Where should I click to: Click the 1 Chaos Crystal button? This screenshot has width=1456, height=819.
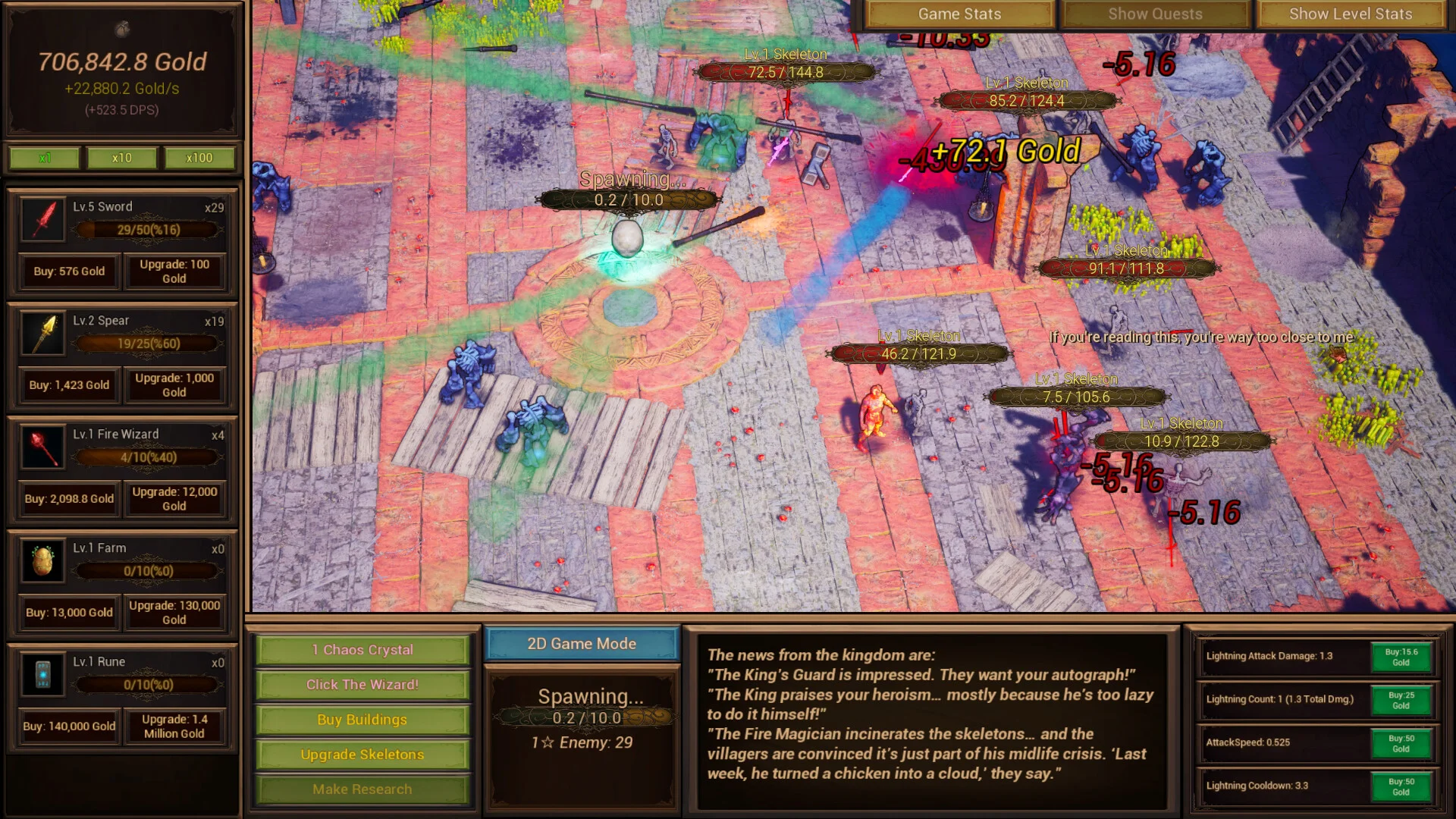pos(362,650)
